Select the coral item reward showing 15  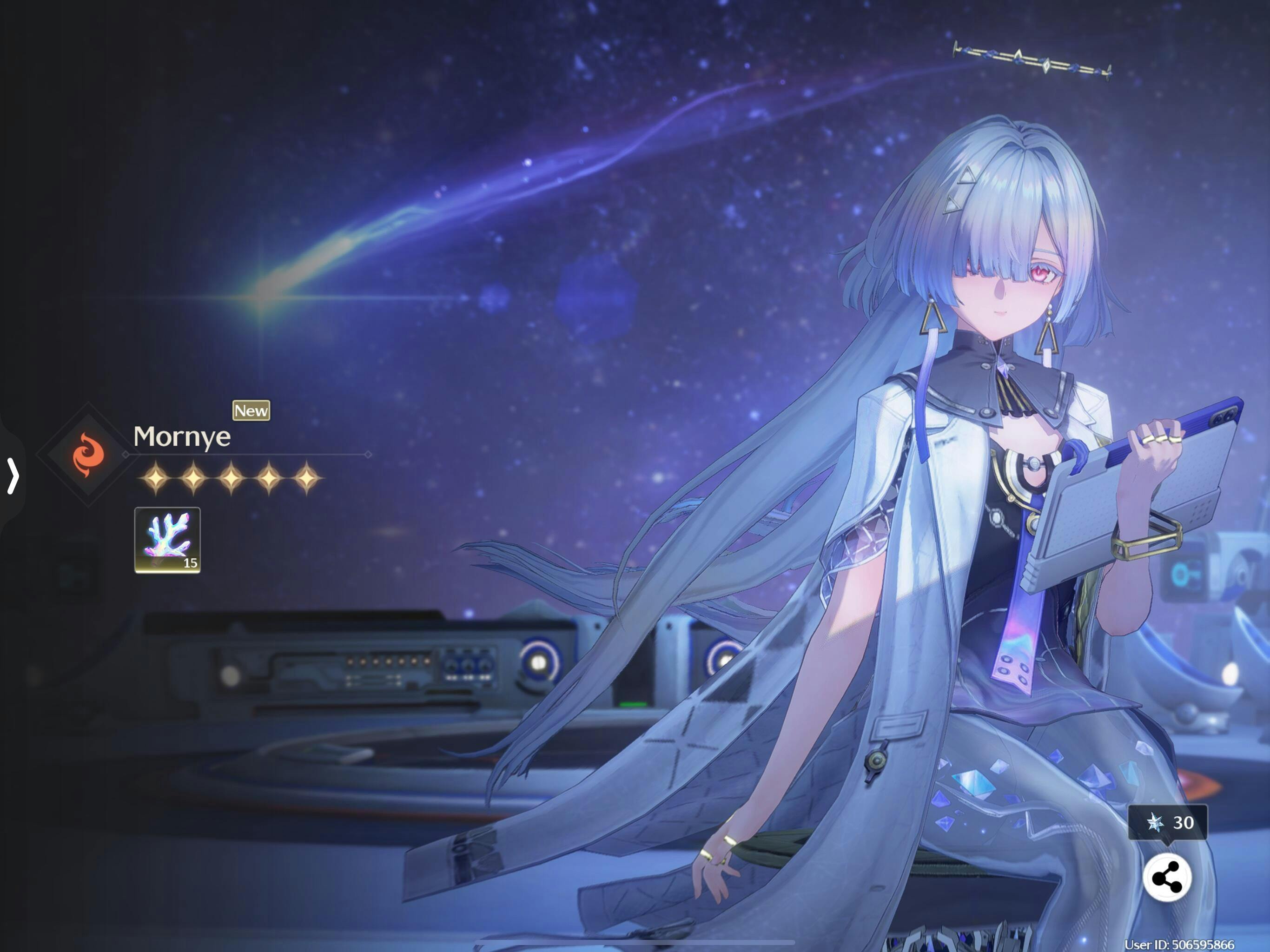click(x=167, y=540)
